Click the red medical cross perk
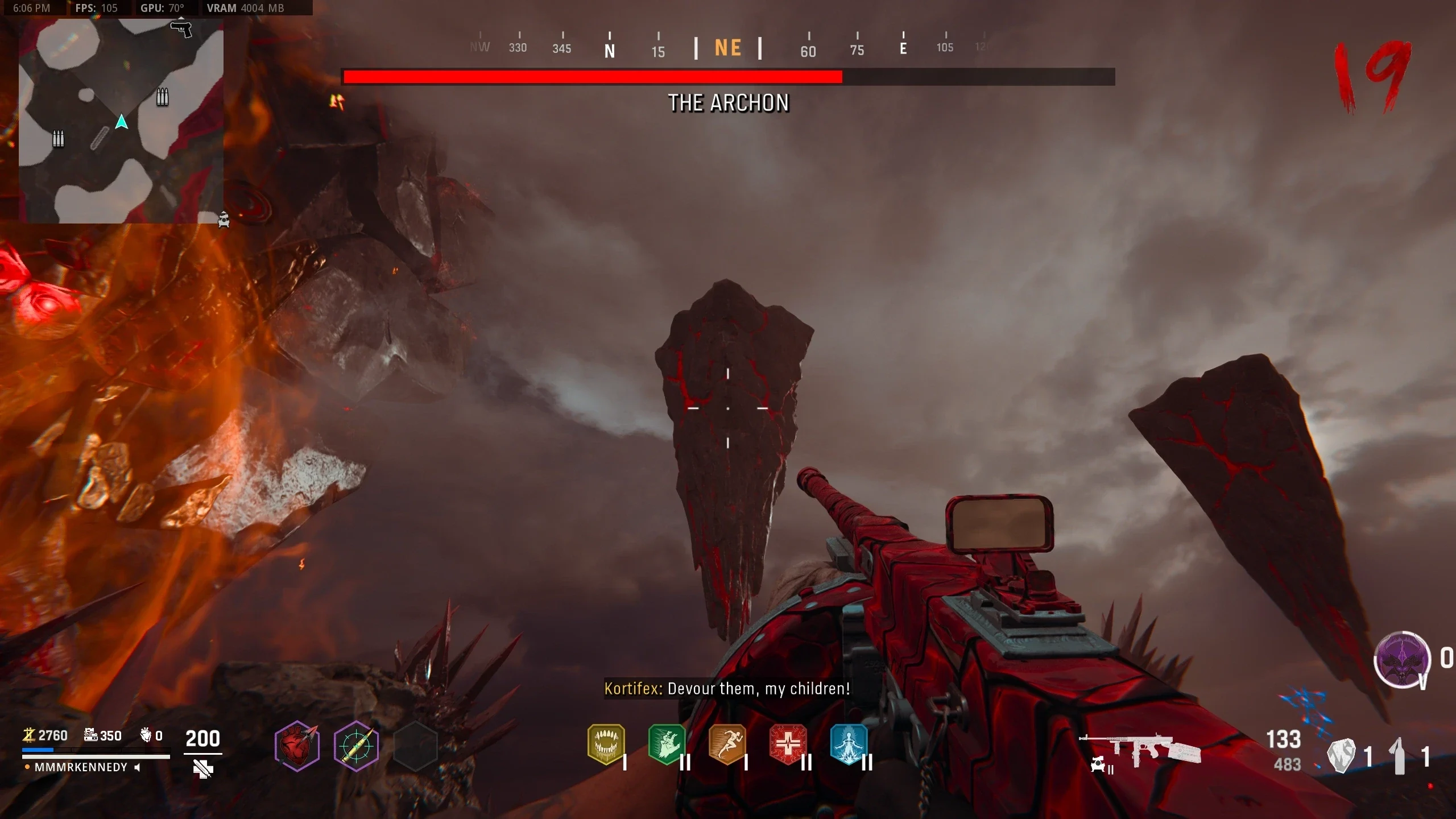 pyautogui.click(x=788, y=744)
